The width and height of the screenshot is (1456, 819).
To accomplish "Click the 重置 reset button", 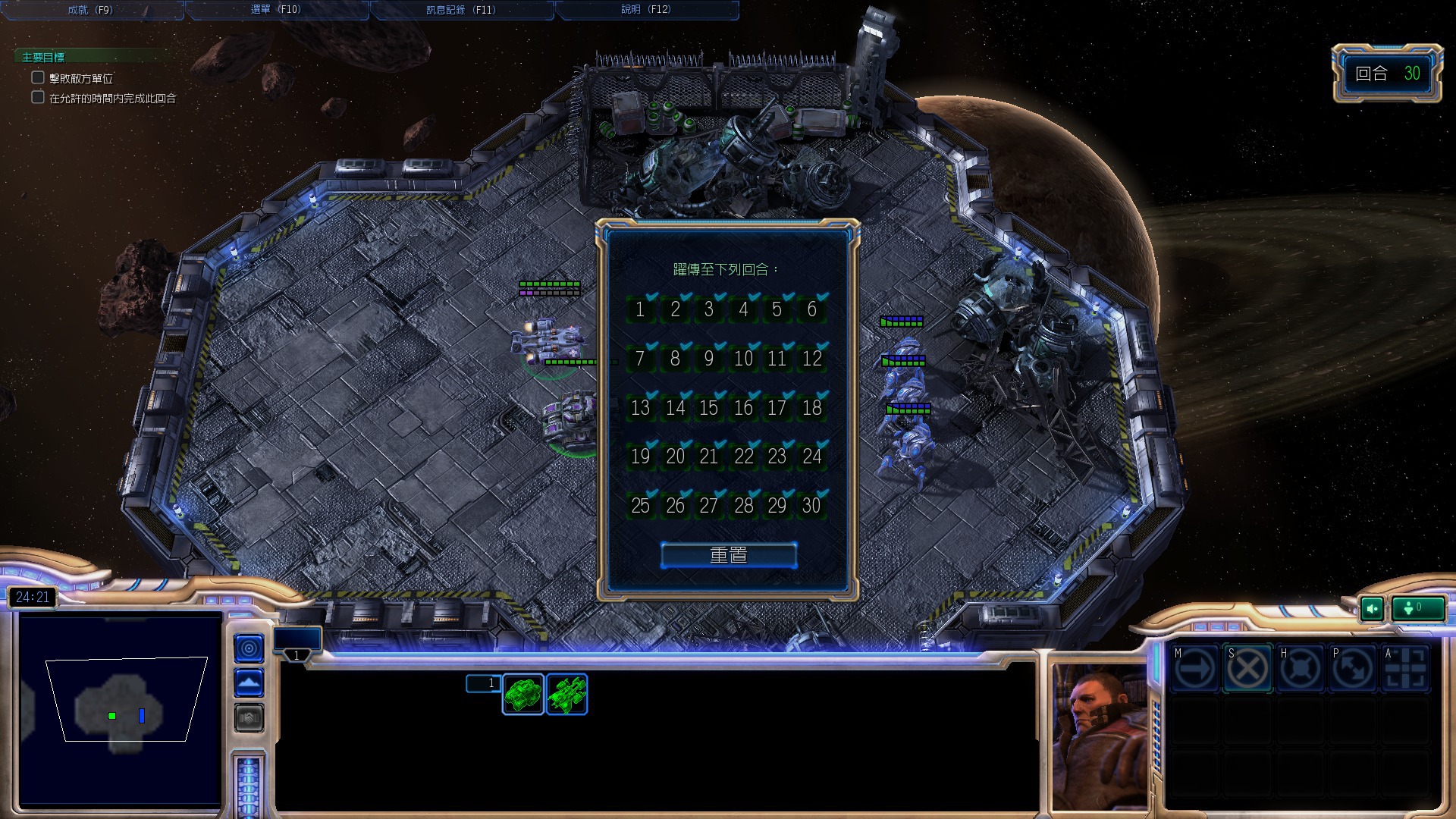I will click(729, 555).
